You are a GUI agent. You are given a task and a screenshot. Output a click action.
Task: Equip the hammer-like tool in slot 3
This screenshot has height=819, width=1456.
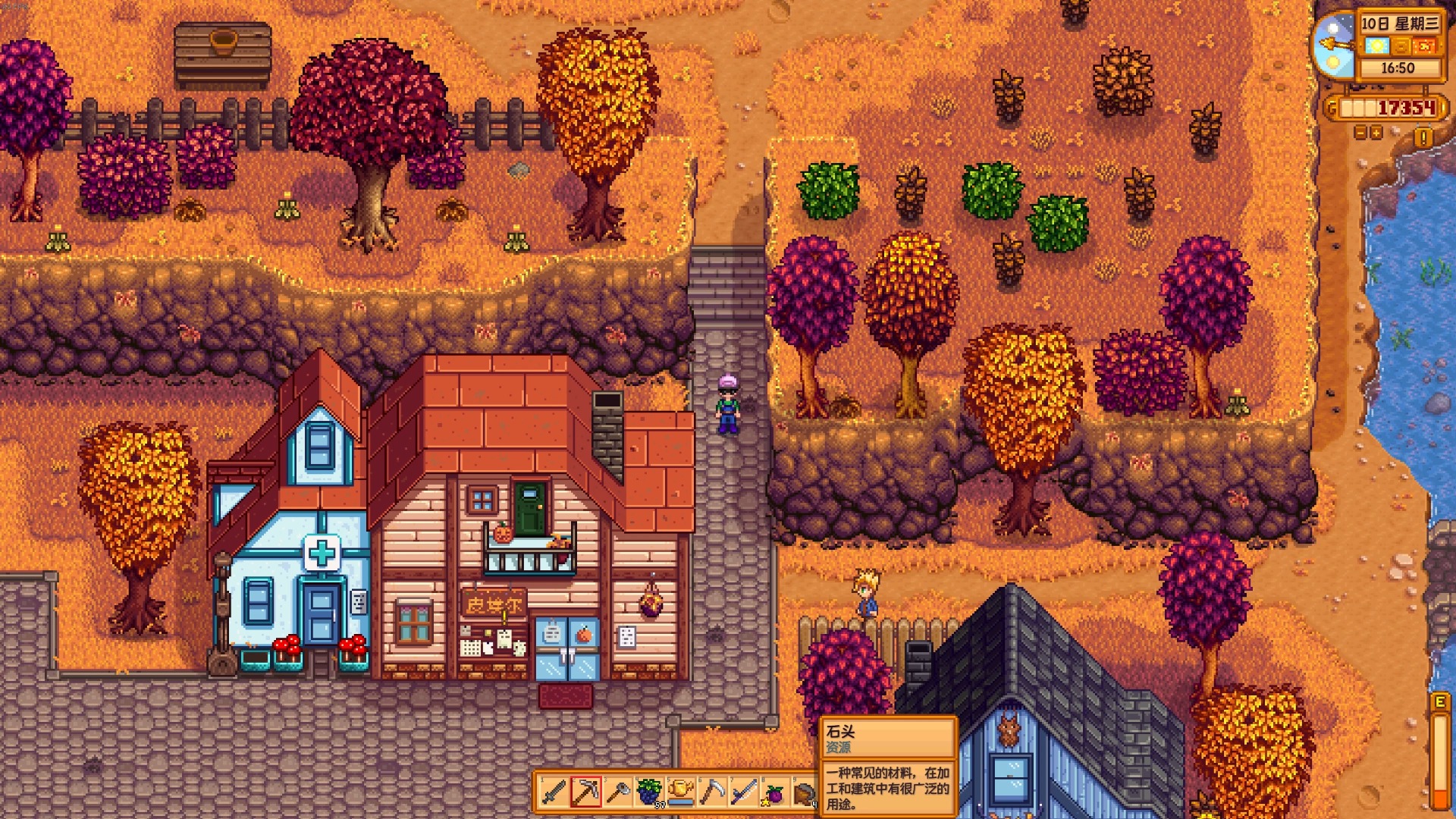pos(618,792)
